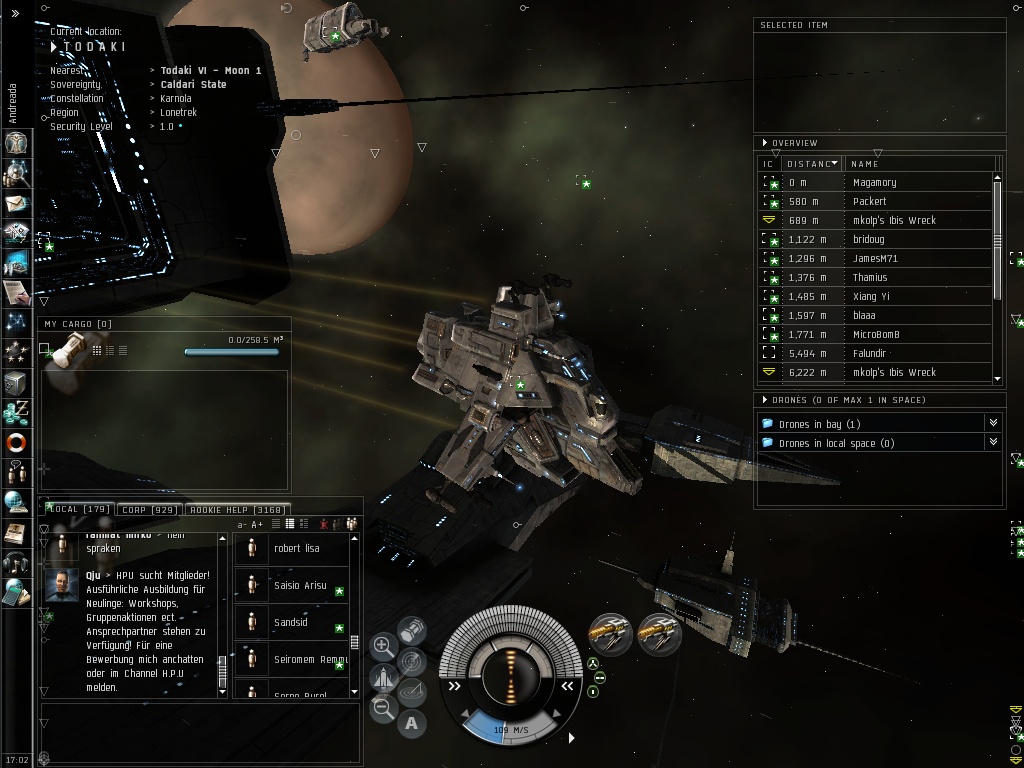Switch to the Rookie Help chat tab

point(237,510)
